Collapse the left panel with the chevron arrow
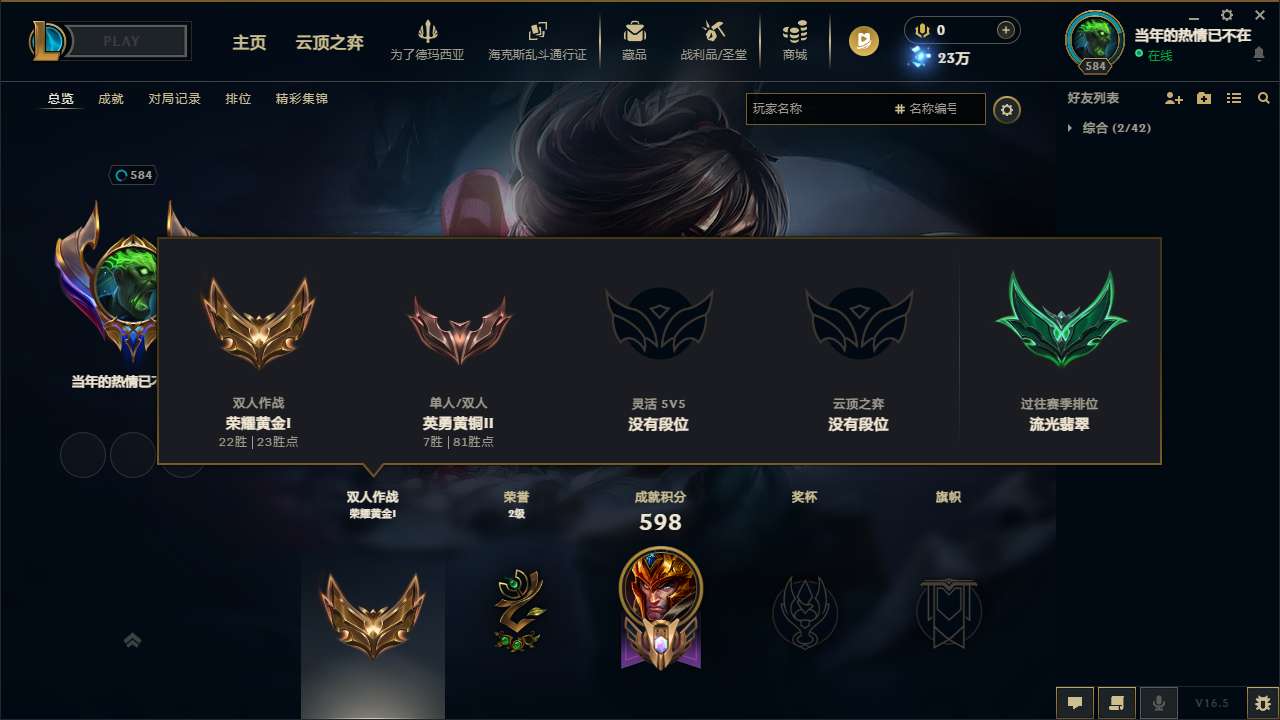Screen dimensions: 1280x720 (x=132, y=640)
